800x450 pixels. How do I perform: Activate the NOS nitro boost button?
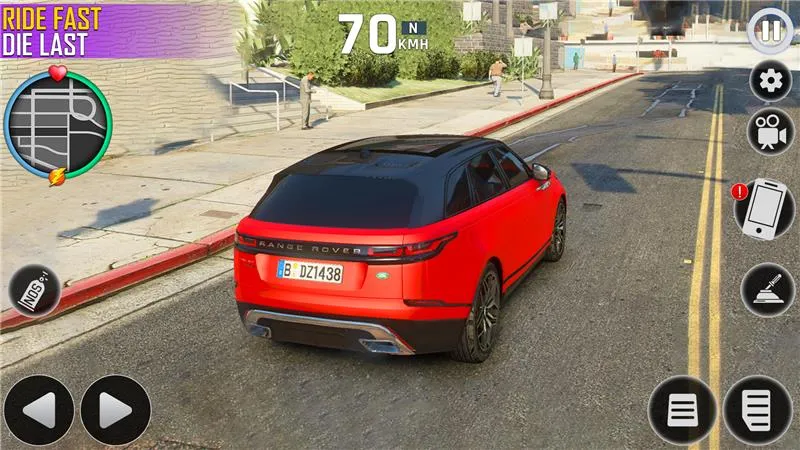click(x=35, y=291)
